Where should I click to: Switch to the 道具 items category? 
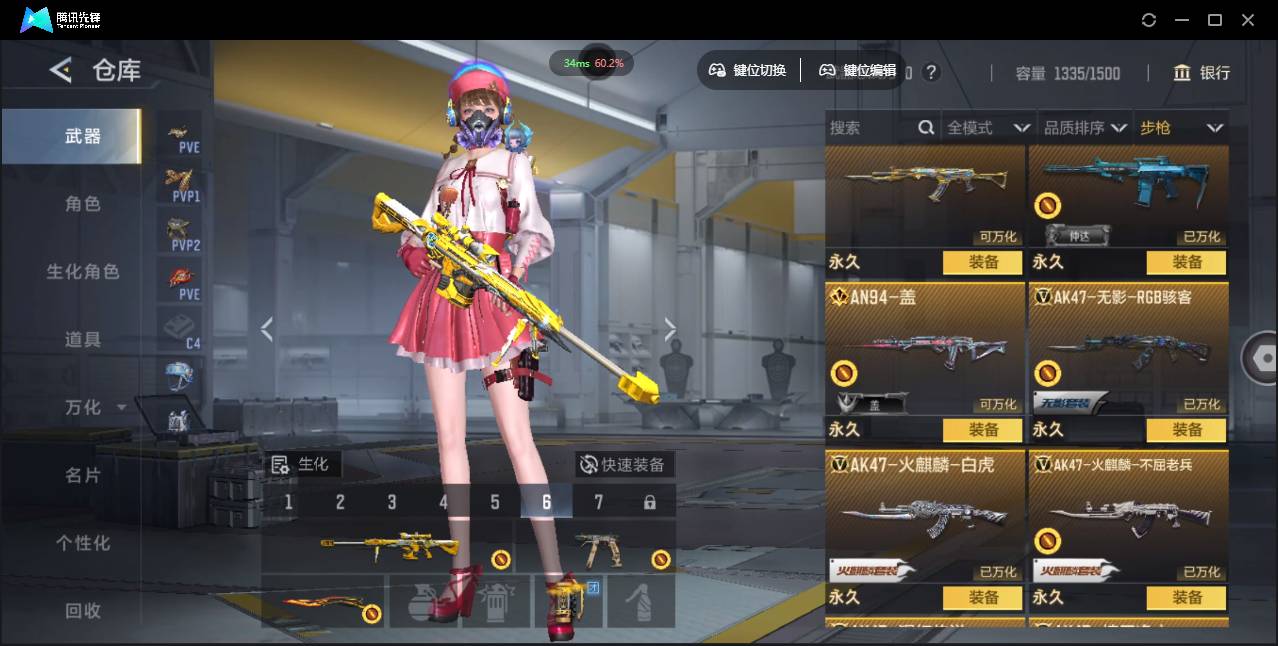[x=83, y=340]
